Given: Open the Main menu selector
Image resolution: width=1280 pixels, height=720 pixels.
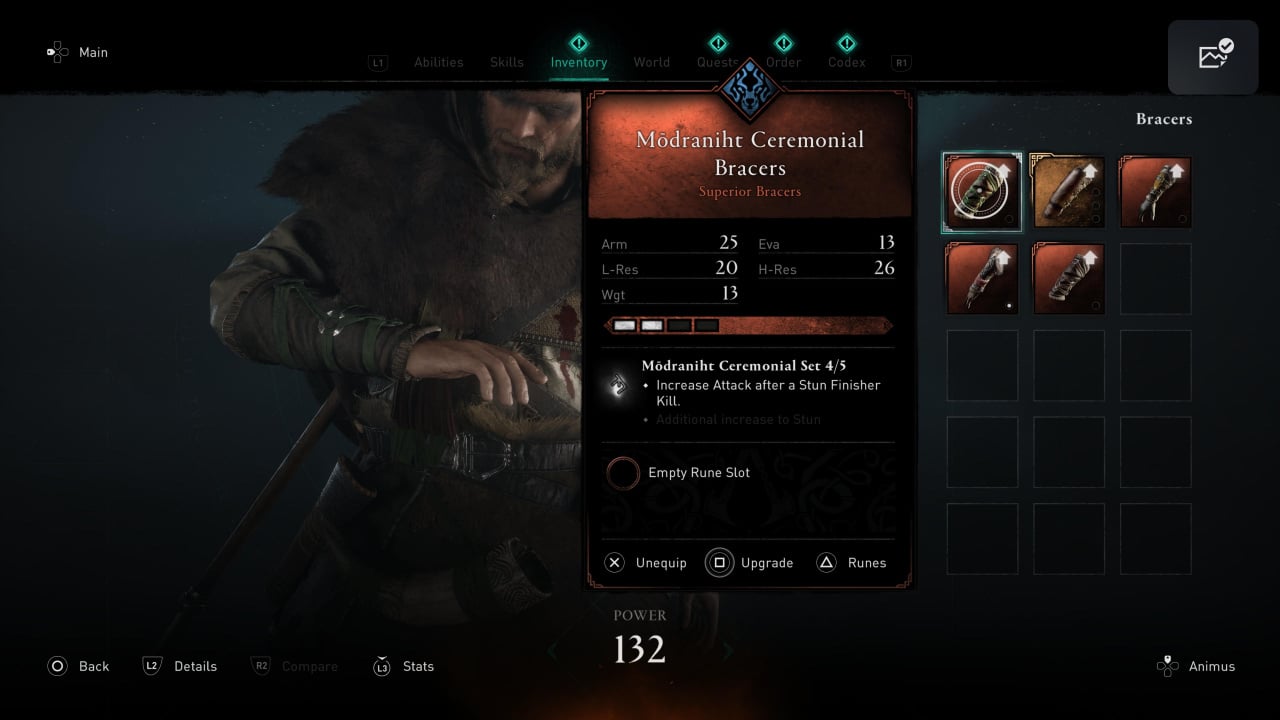Looking at the screenshot, I should [78, 52].
